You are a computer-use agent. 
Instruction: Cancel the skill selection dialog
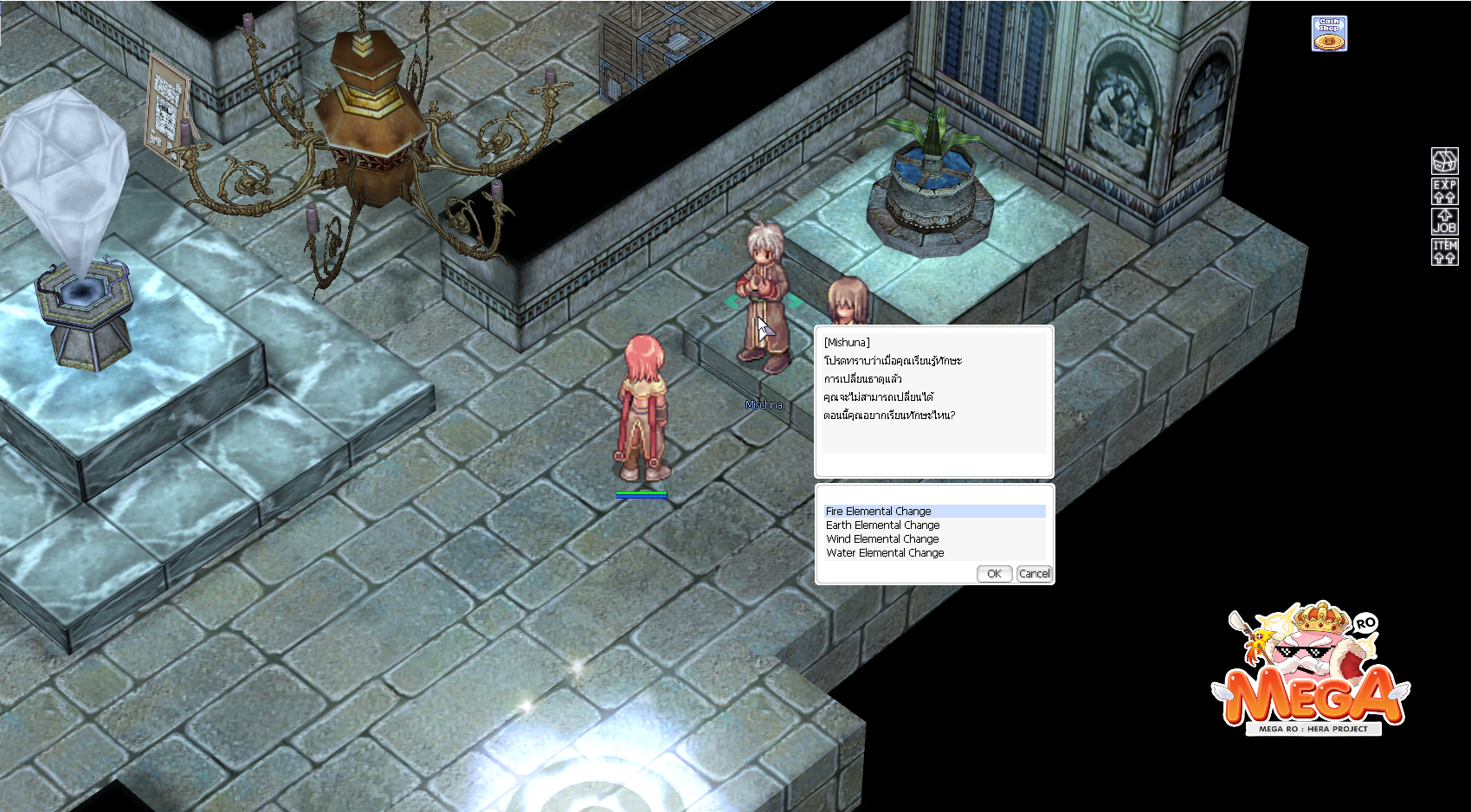point(1034,574)
